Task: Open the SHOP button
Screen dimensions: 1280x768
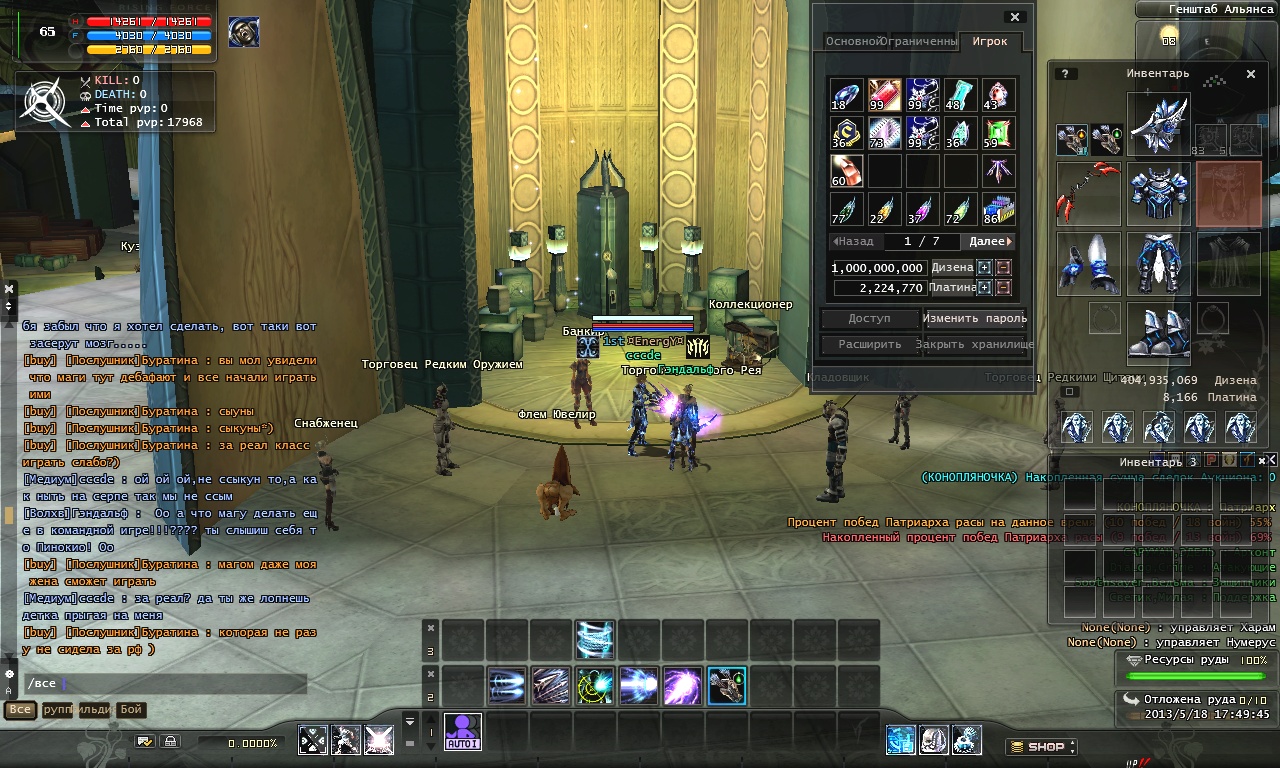Action: point(1041,746)
